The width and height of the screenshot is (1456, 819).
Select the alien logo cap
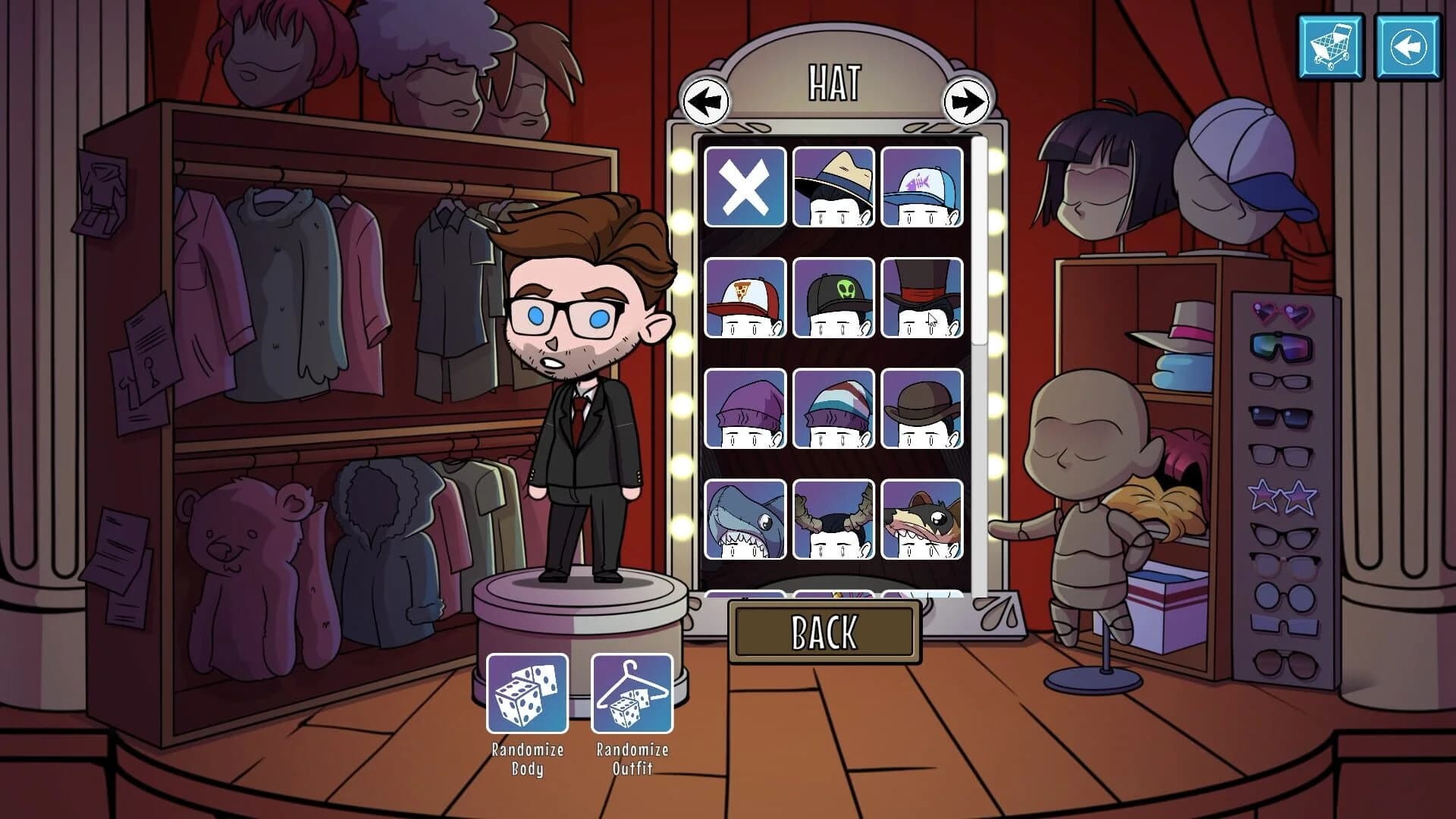click(x=834, y=298)
